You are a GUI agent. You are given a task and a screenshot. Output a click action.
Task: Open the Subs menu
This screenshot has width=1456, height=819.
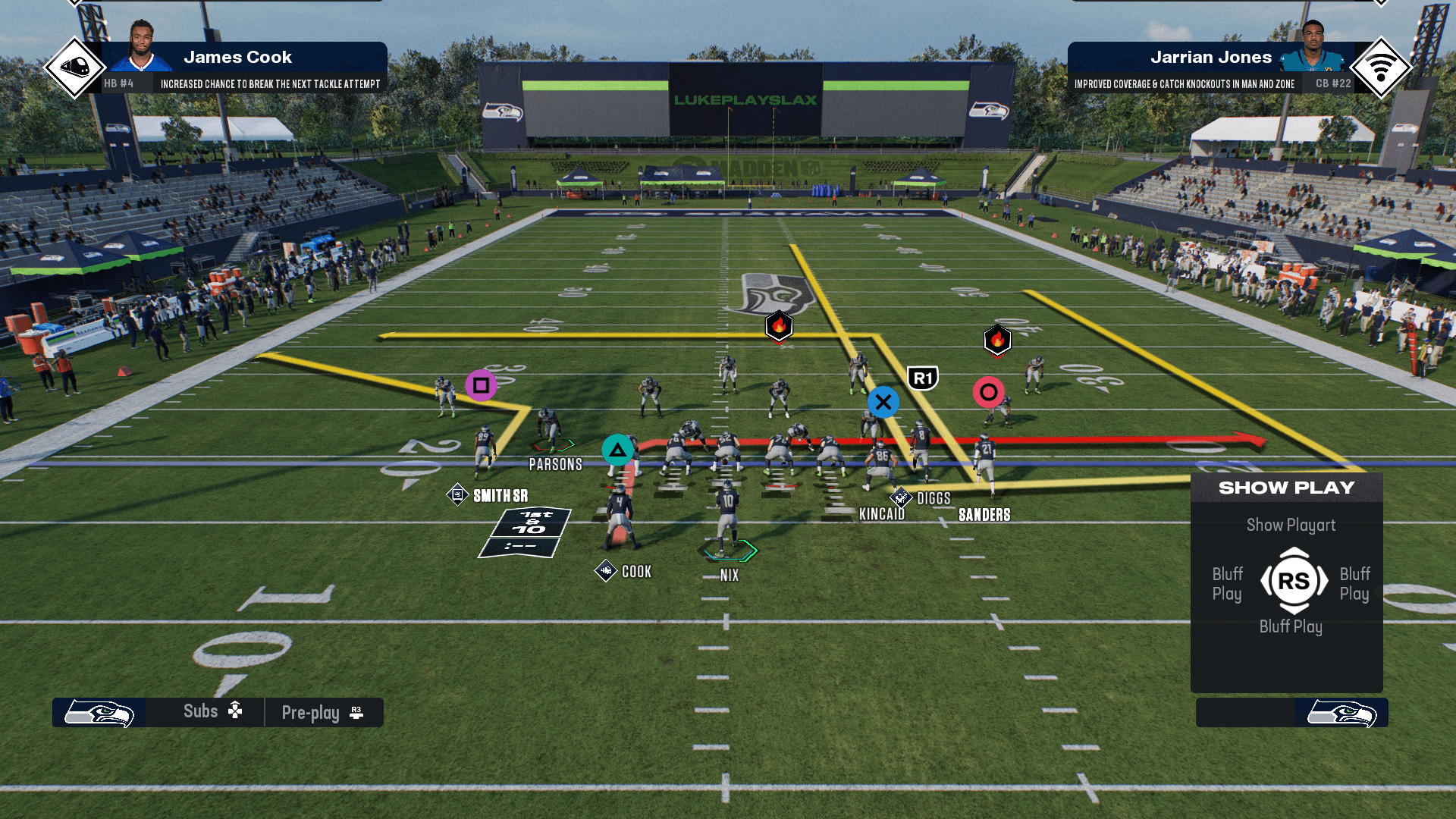[x=212, y=711]
